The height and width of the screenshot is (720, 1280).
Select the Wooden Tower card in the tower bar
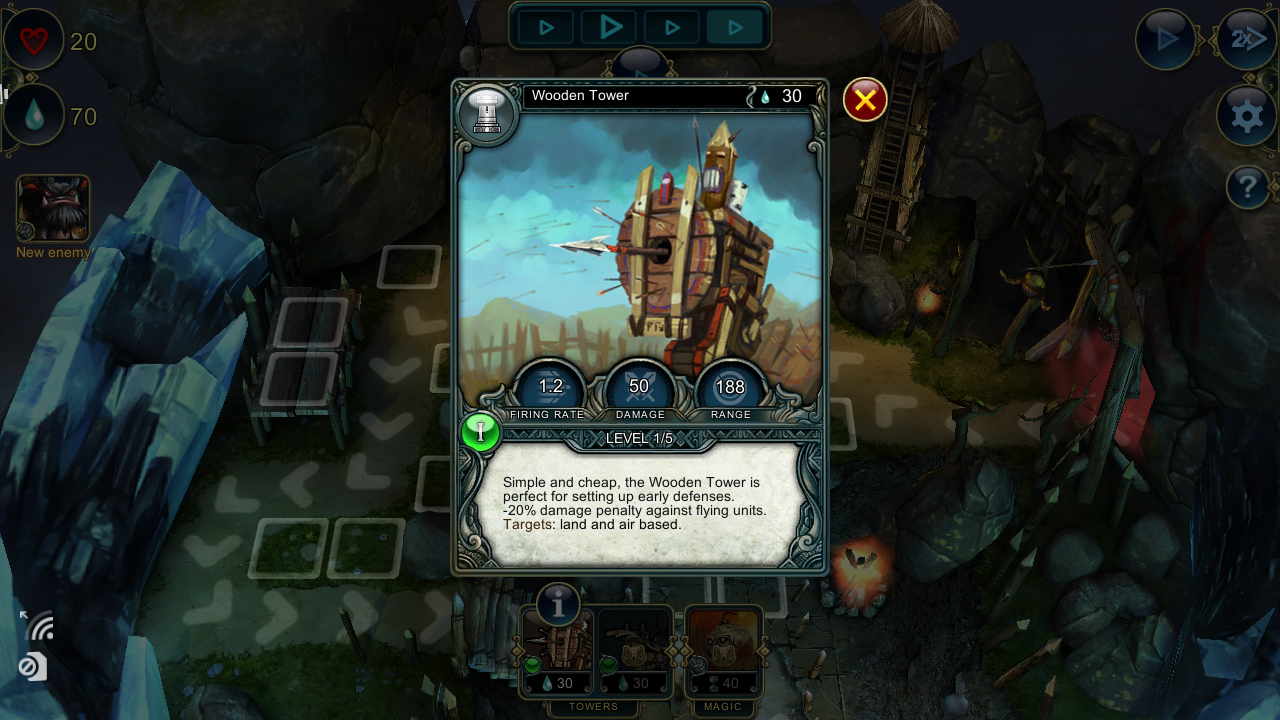557,652
